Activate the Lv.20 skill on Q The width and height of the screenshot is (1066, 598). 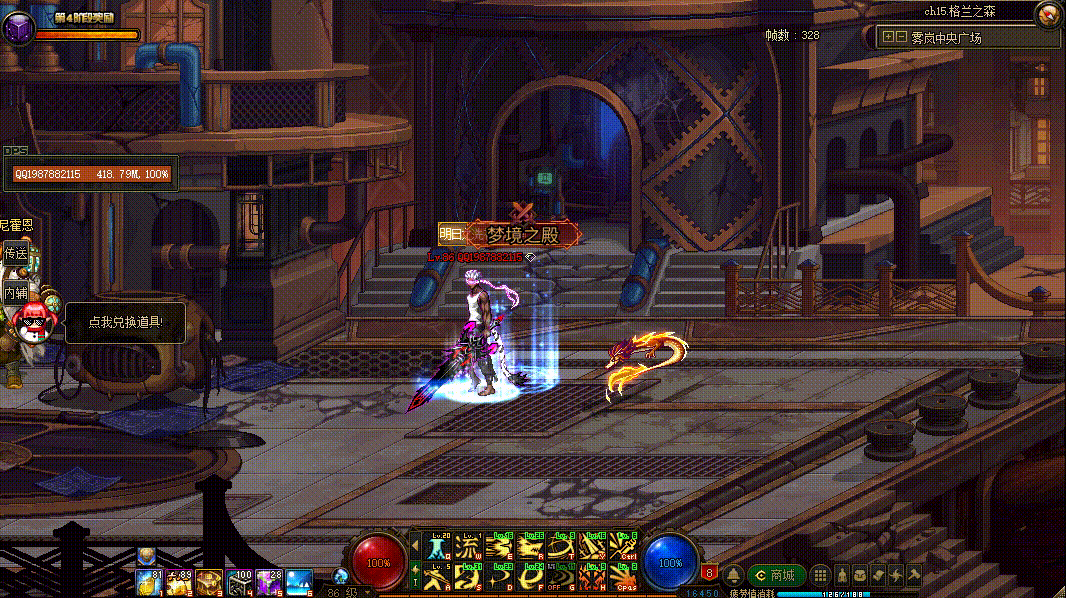[x=438, y=545]
